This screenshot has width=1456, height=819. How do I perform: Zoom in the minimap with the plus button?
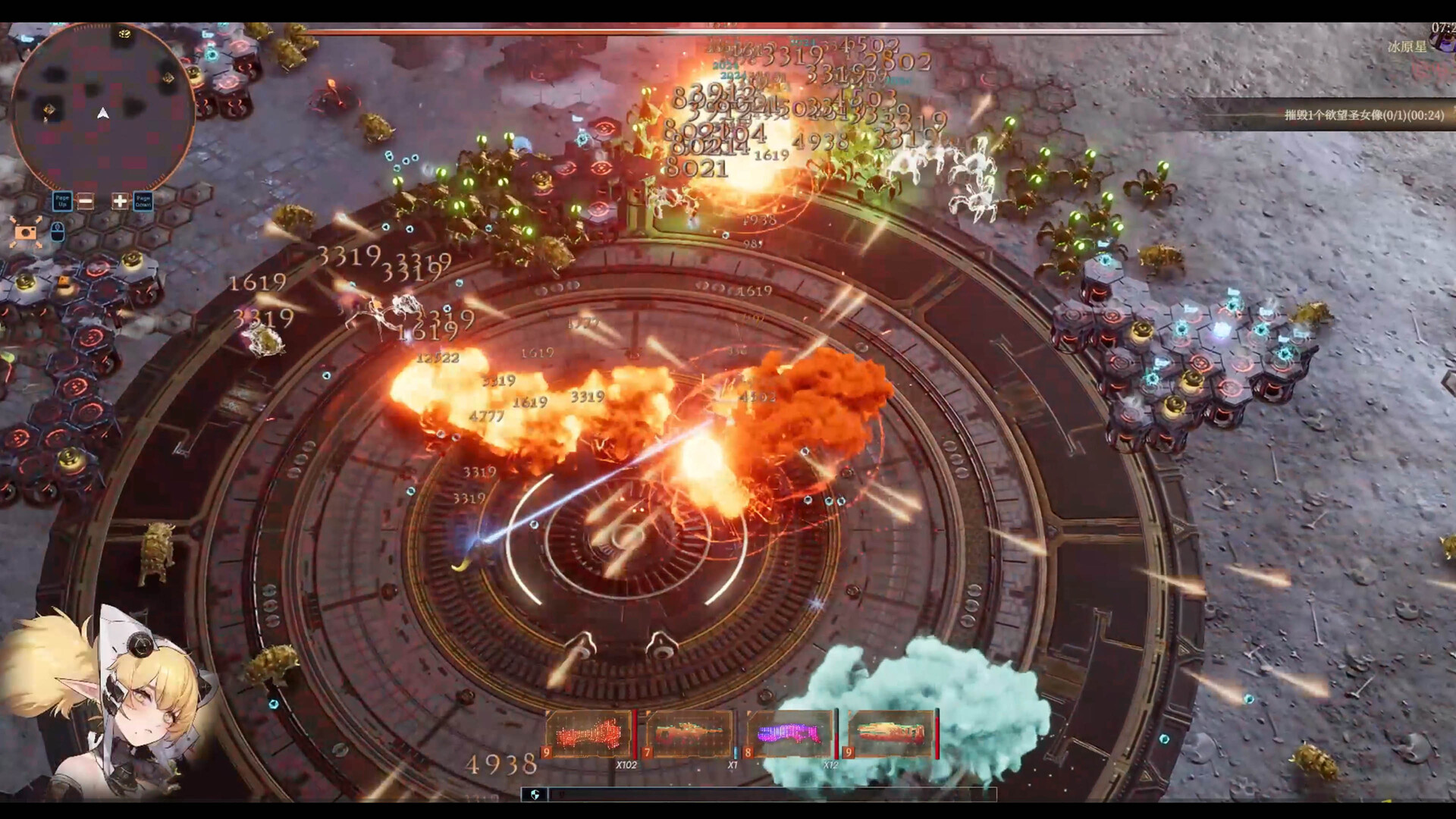(x=120, y=200)
